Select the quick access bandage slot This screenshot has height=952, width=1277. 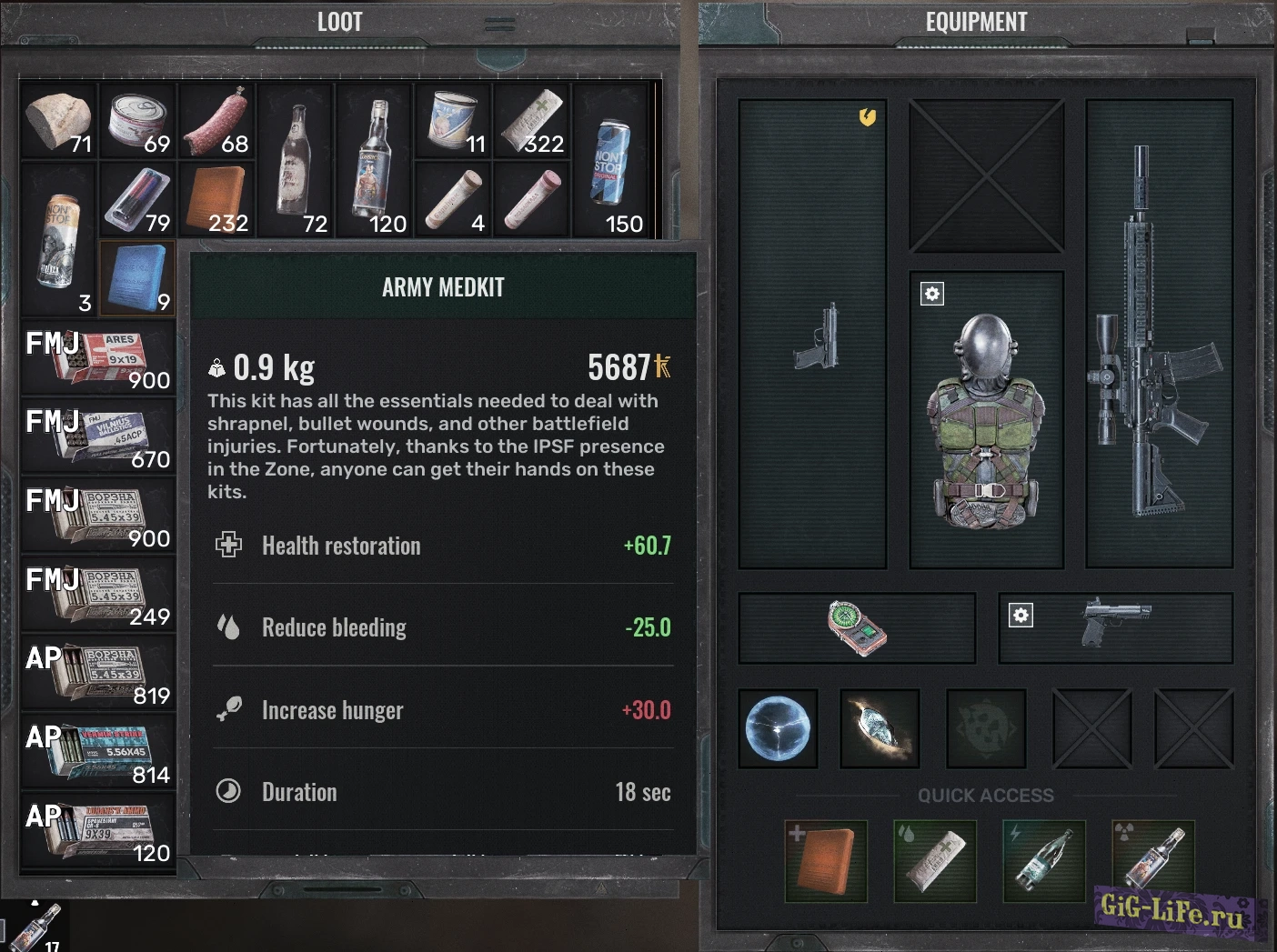[x=935, y=860]
